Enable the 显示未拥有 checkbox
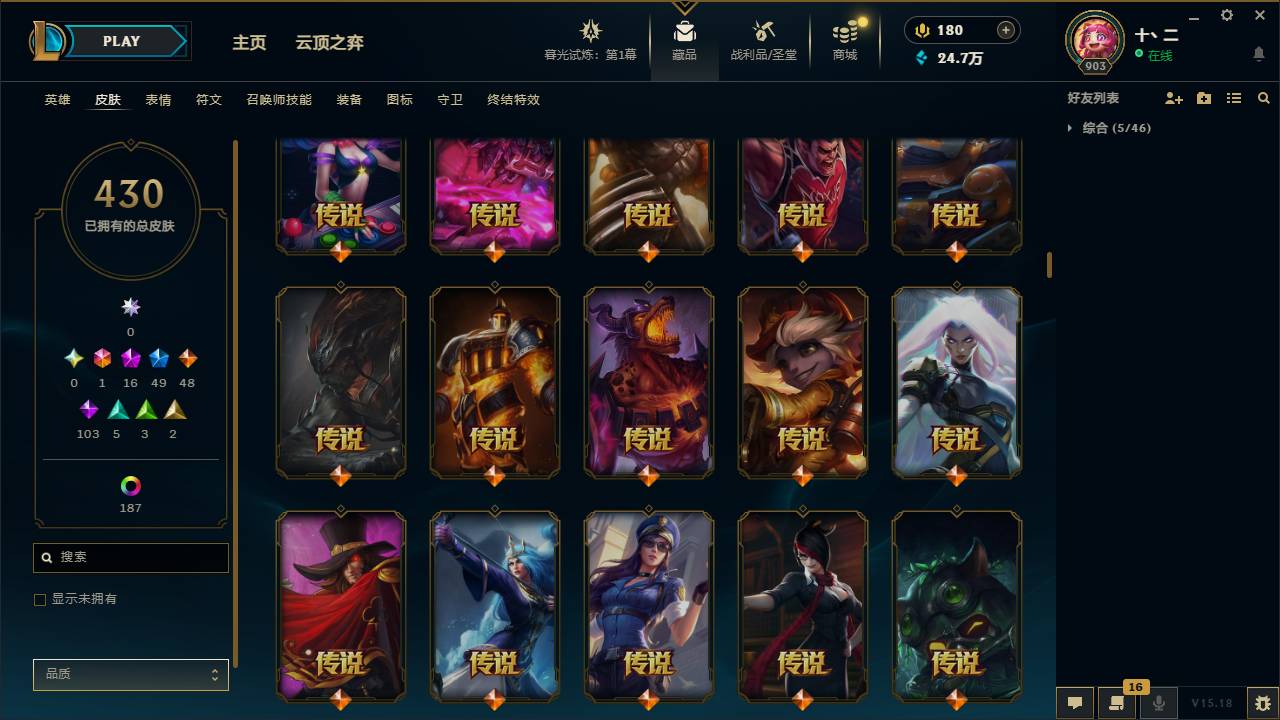 pyautogui.click(x=40, y=599)
